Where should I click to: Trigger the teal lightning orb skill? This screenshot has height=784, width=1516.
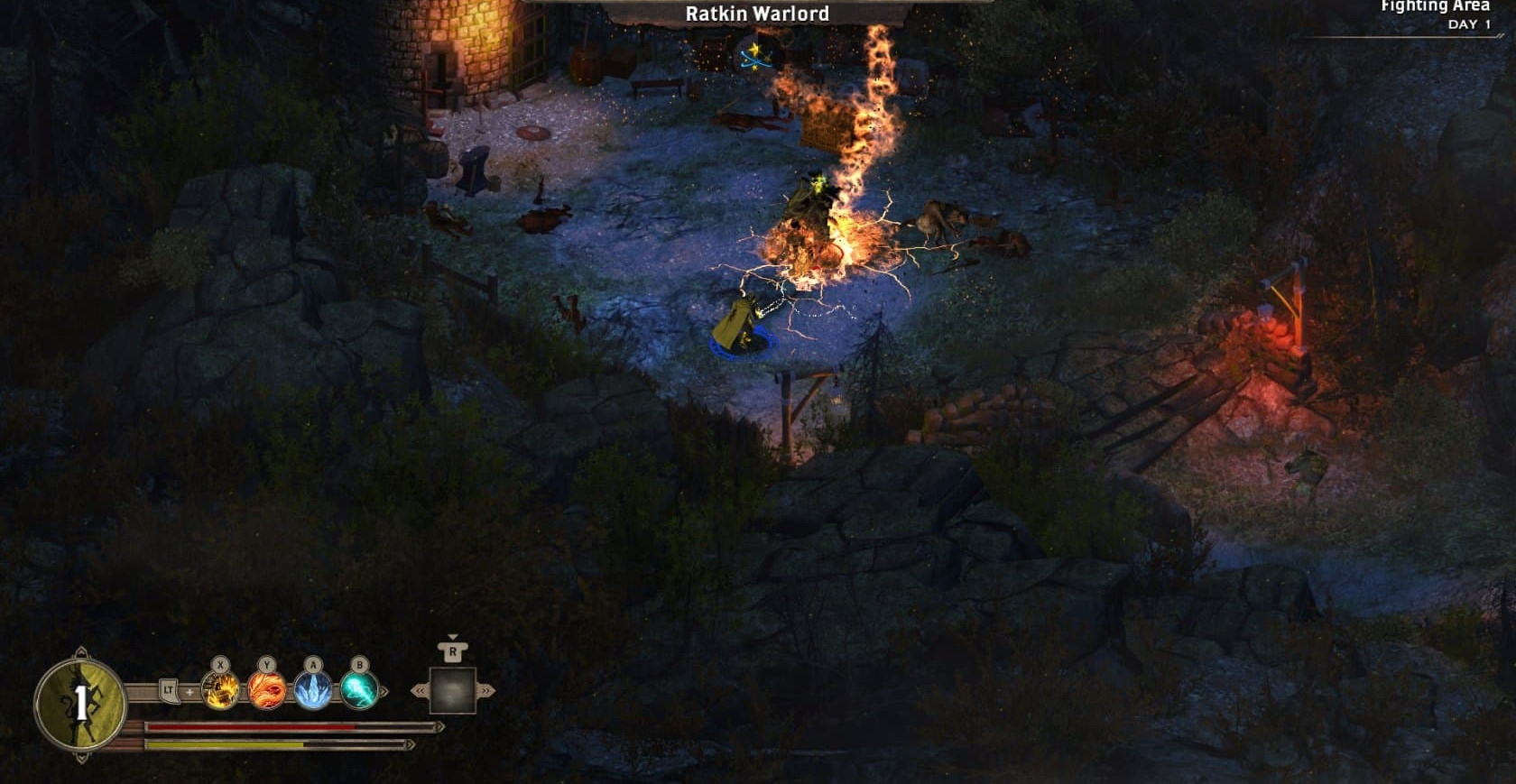[359, 691]
